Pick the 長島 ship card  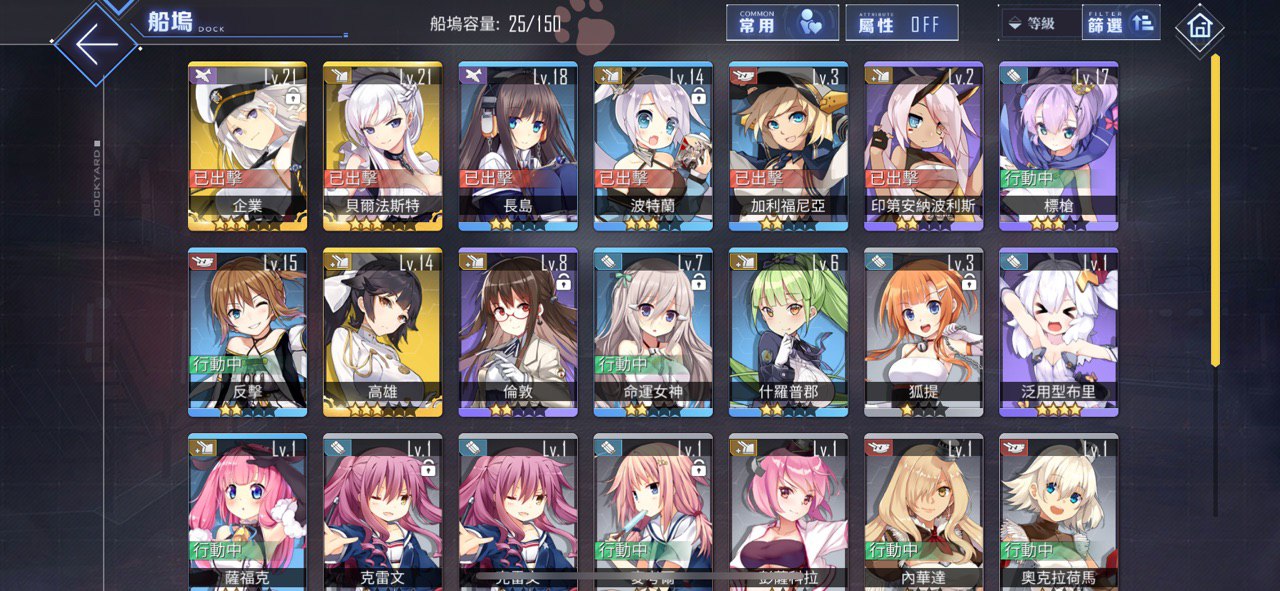pyautogui.click(x=518, y=145)
